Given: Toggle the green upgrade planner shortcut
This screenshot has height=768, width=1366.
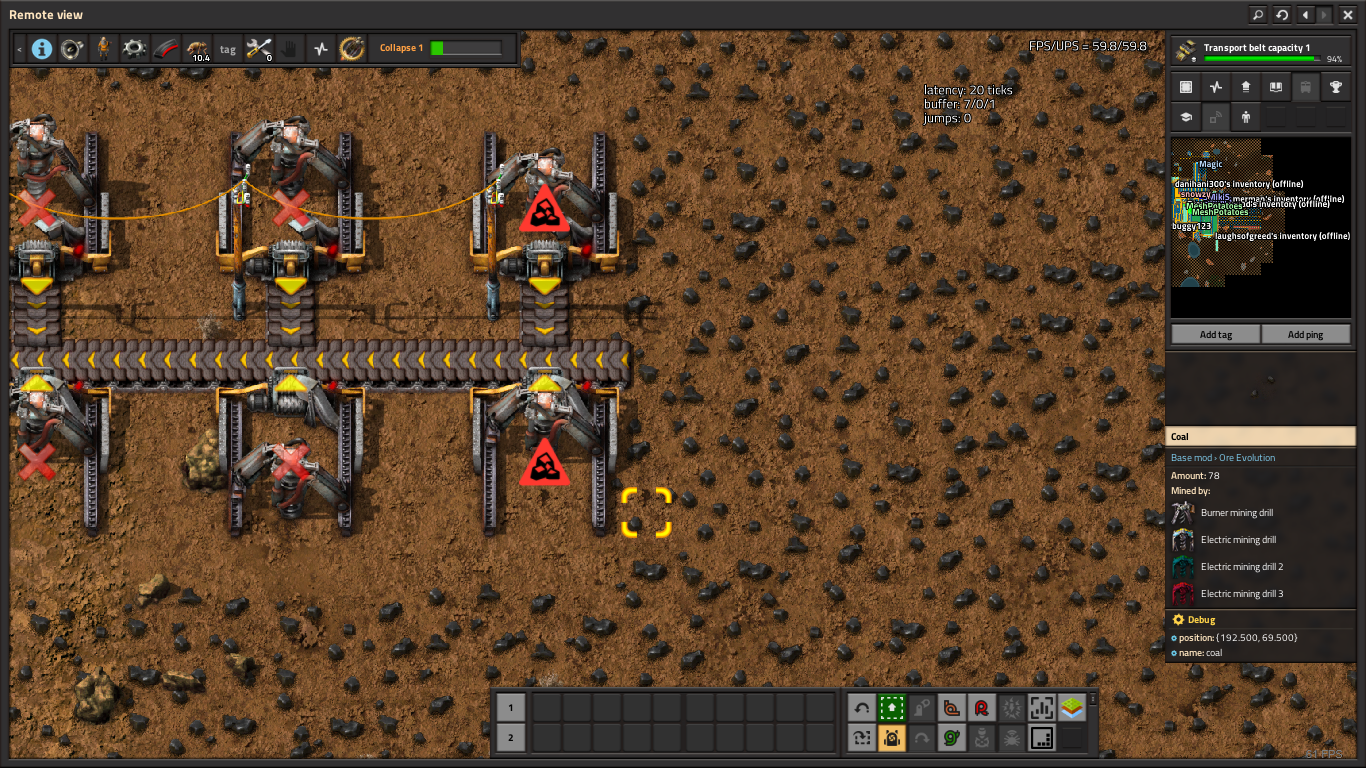Looking at the screenshot, I should [x=892, y=708].
